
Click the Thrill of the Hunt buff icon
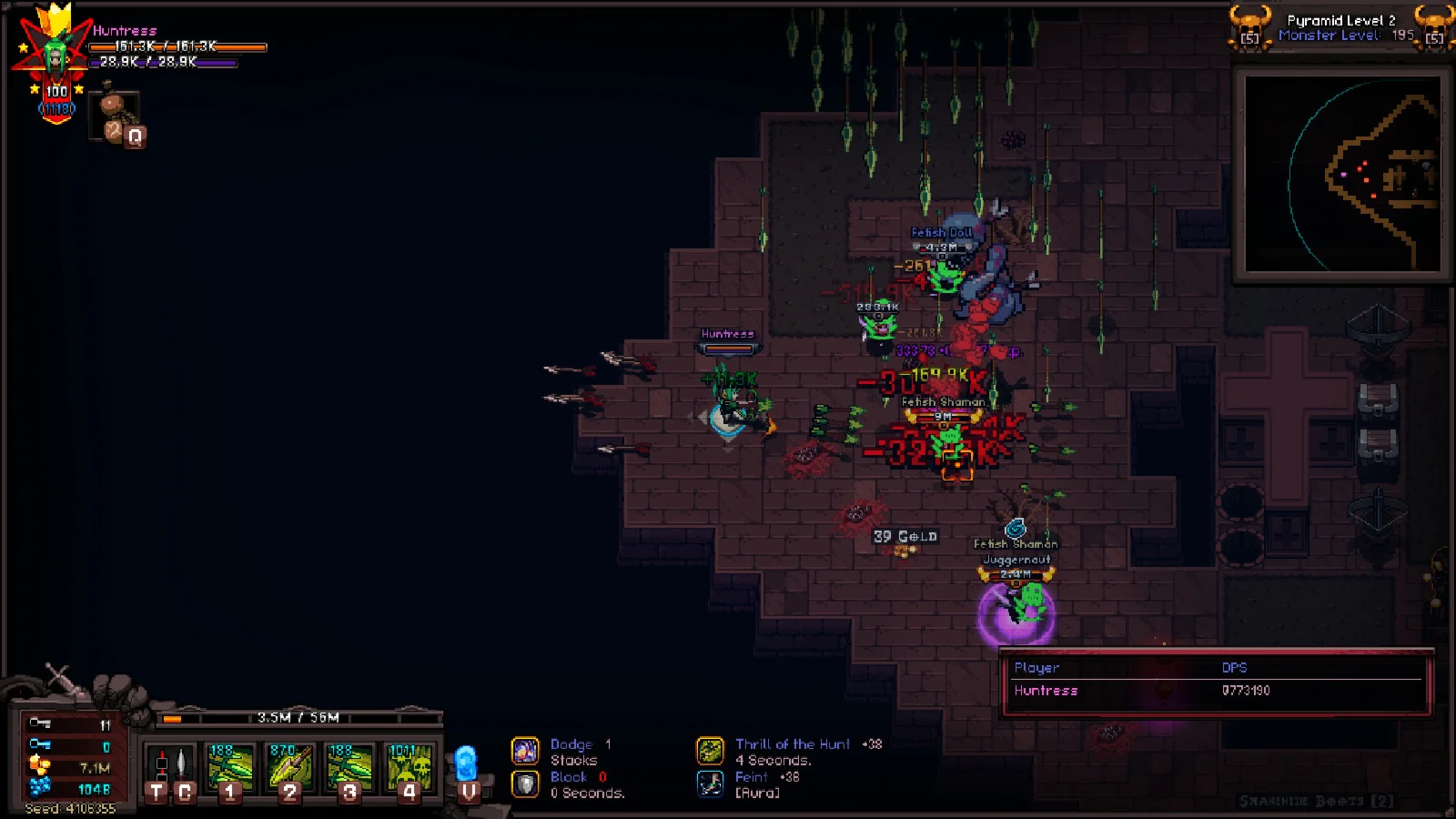[710, 751]
